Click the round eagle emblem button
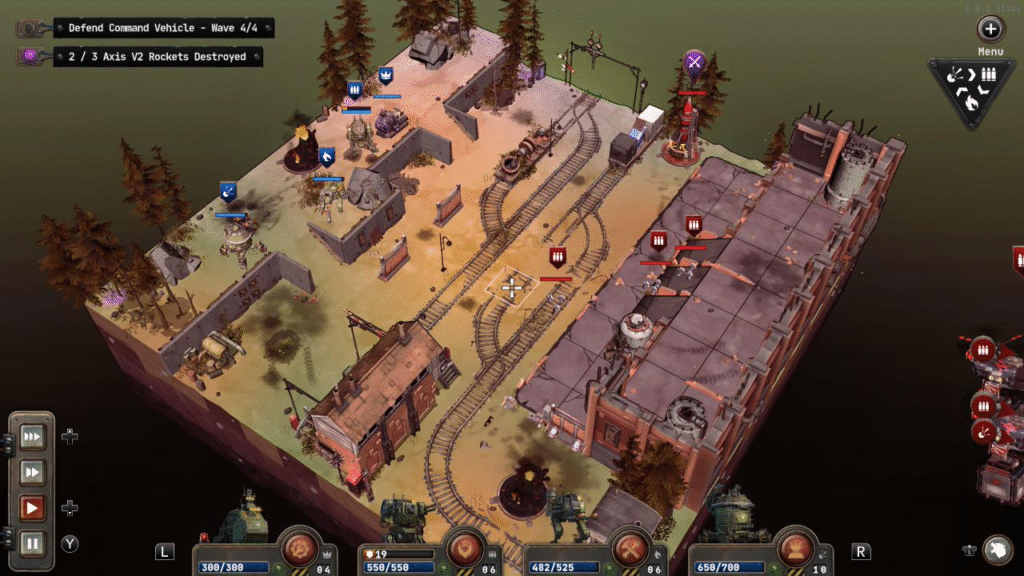The width and height of the screenshot is (1024, 576). coord(997,550)
